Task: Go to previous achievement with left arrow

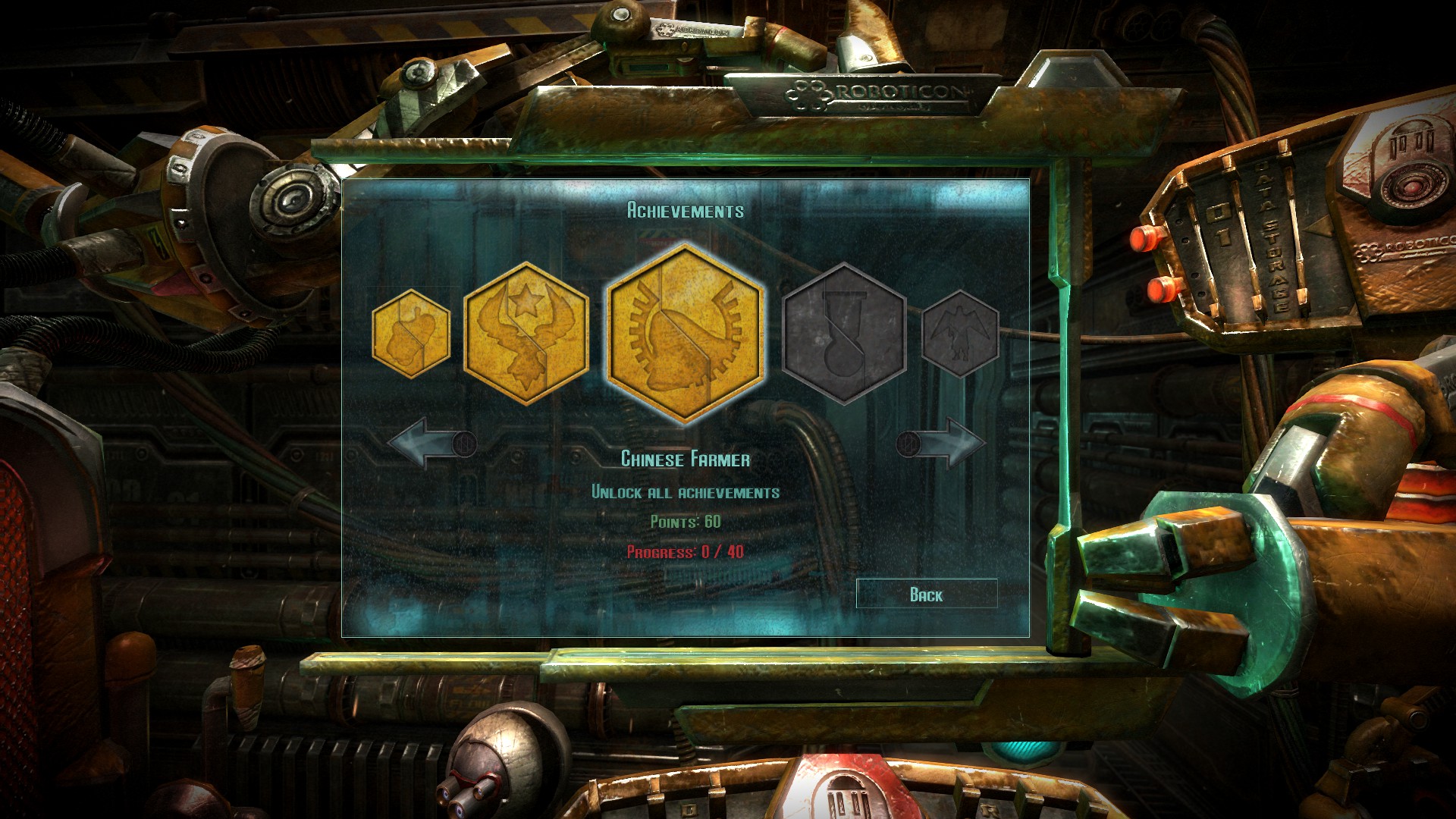Action: [431, 443]
